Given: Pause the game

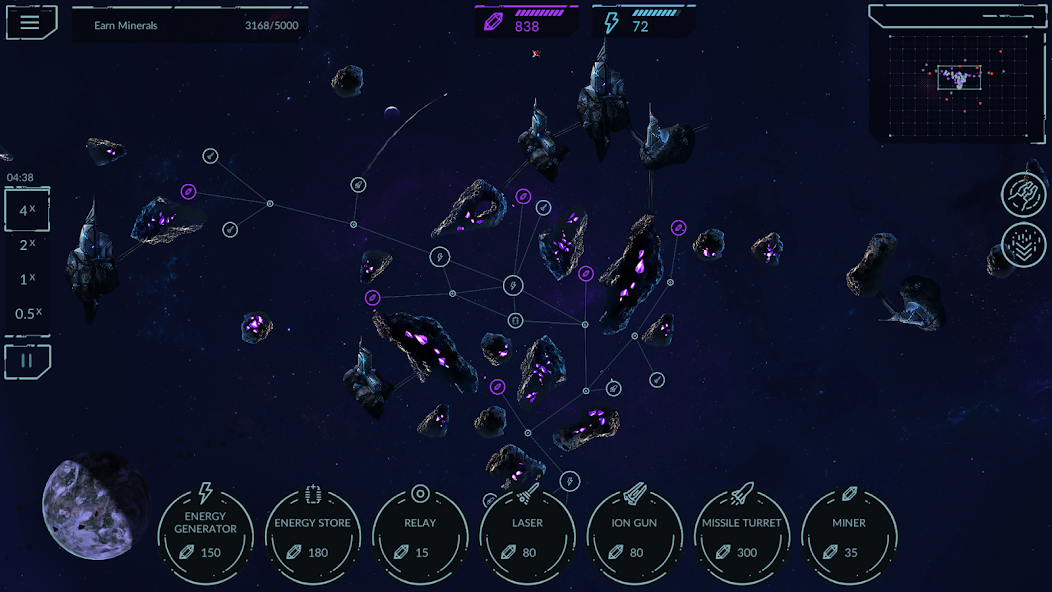Looking at the screenshot, I should 27,361.
